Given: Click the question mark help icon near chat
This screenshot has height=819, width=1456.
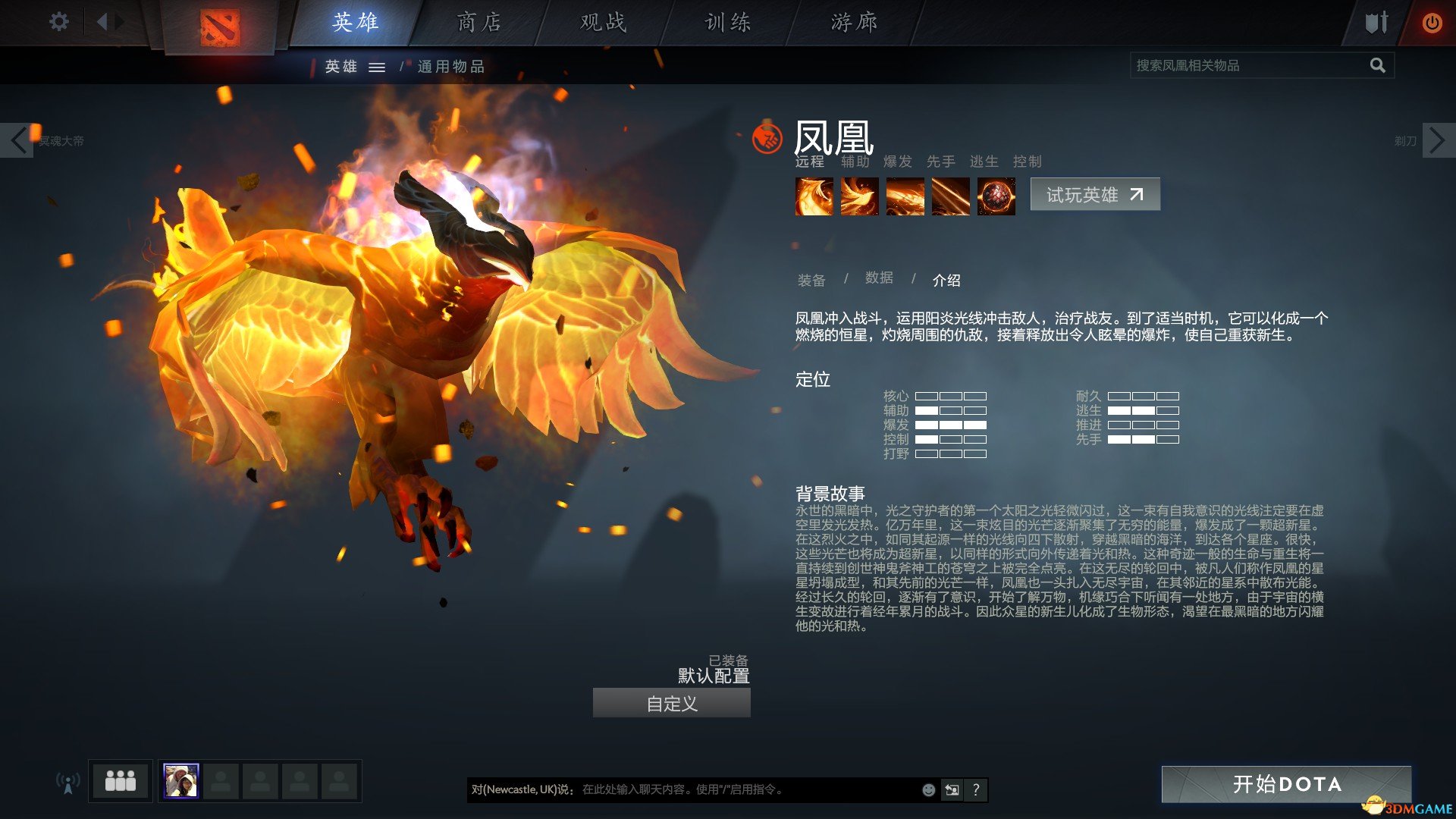Looking at the screenshot, I should (x=977, y=789).
